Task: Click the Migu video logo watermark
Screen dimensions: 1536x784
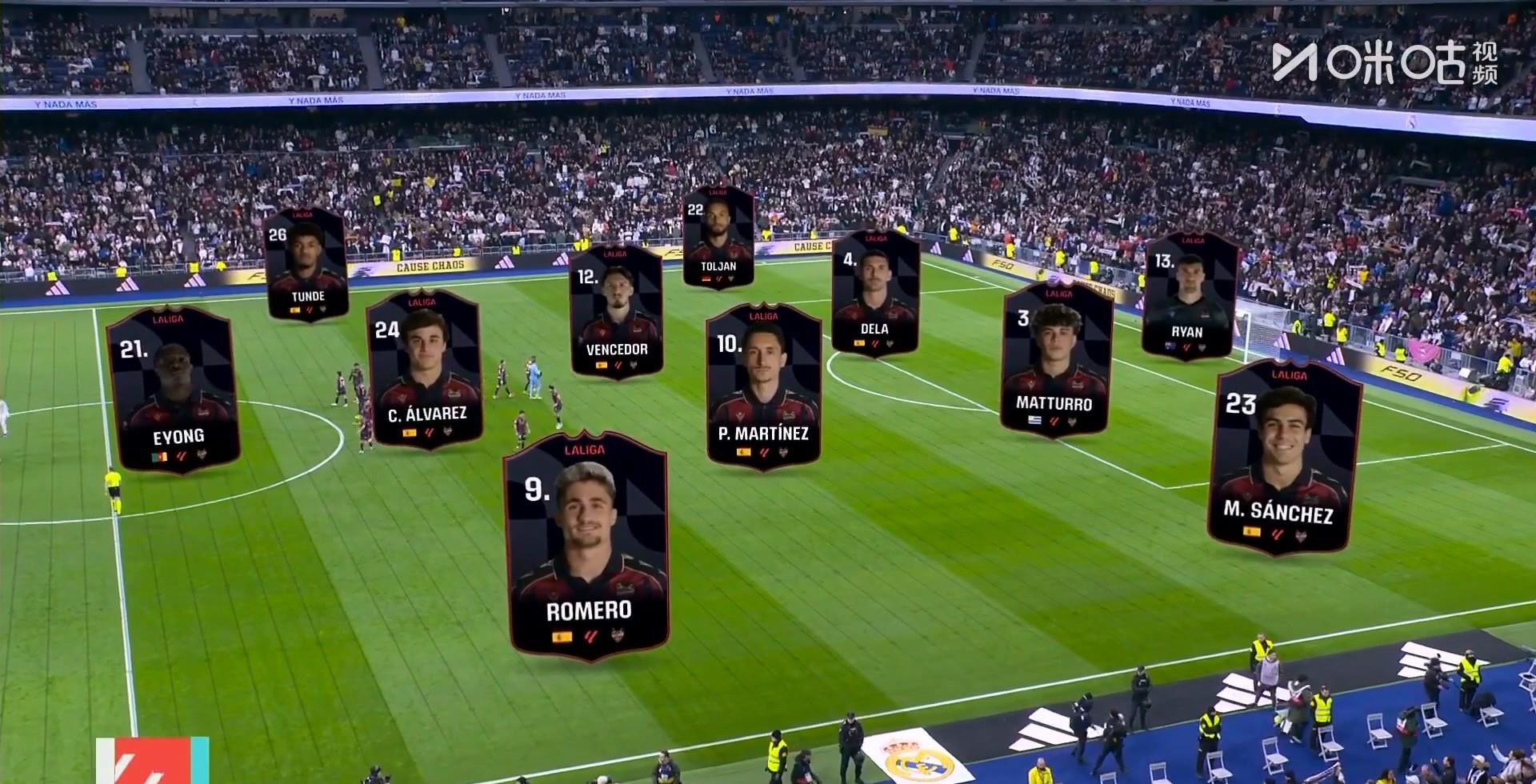Action: (1385, 62)
